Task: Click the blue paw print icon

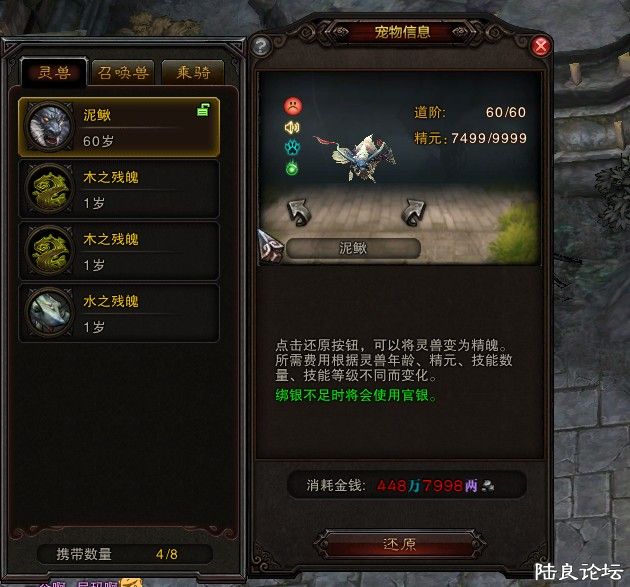Action: pos(292,148)
